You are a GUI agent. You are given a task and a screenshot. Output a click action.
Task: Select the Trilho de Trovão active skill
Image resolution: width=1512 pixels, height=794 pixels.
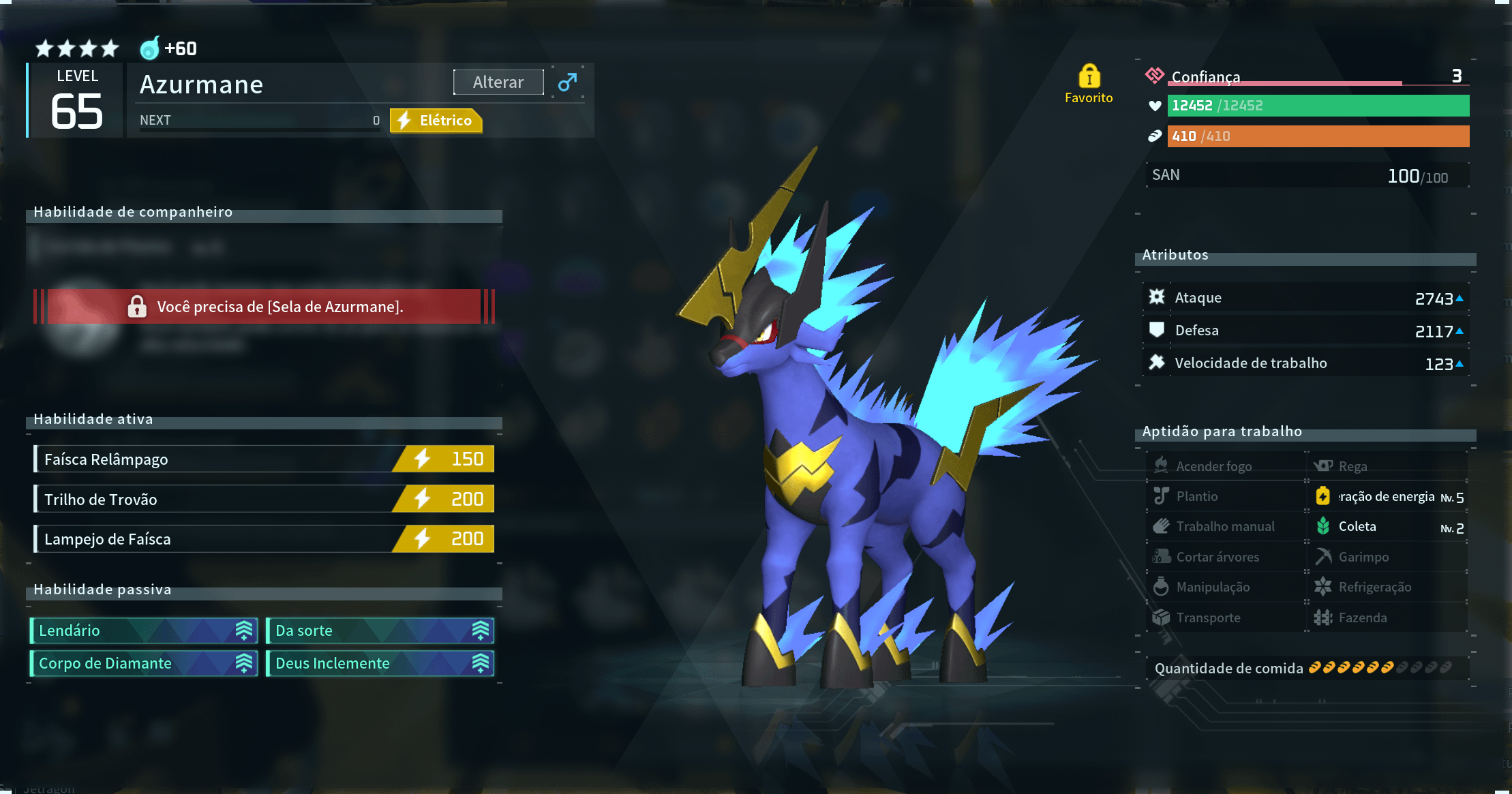(264, 499)
